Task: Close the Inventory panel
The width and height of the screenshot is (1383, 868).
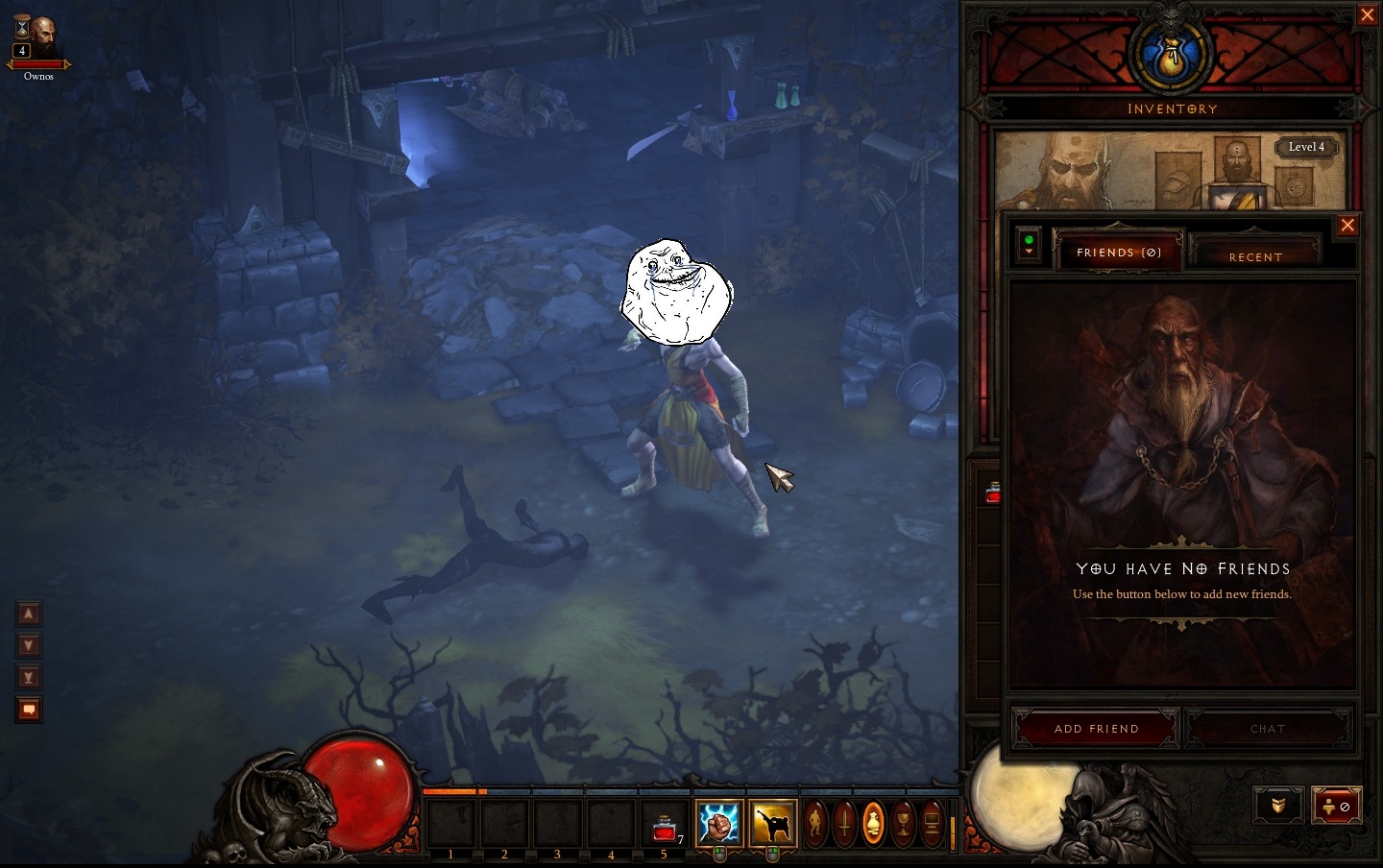Action: 1367,15
